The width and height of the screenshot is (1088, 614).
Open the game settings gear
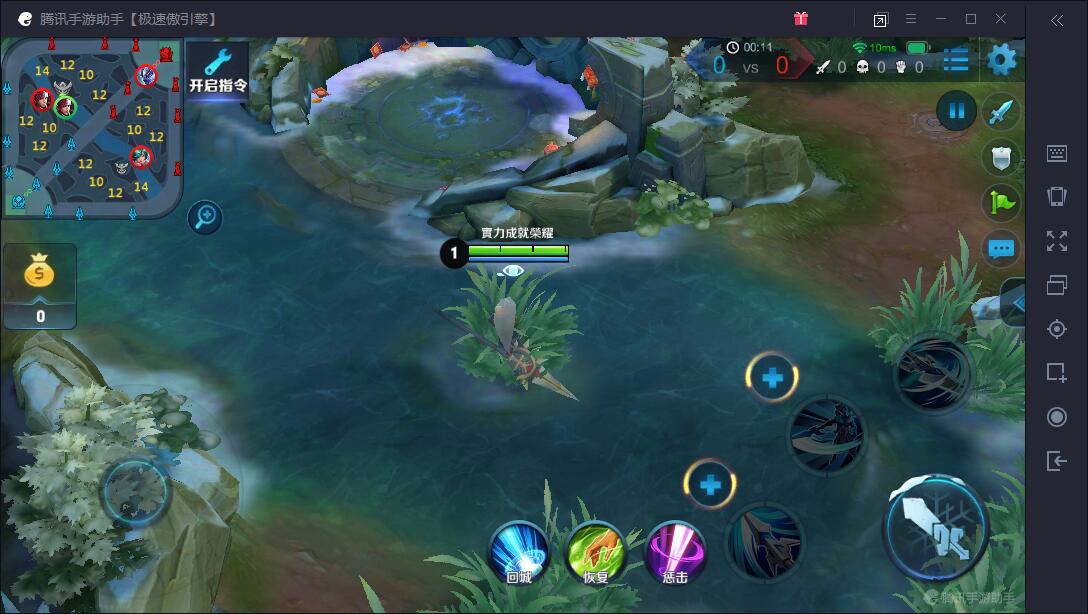(1001, 60)
